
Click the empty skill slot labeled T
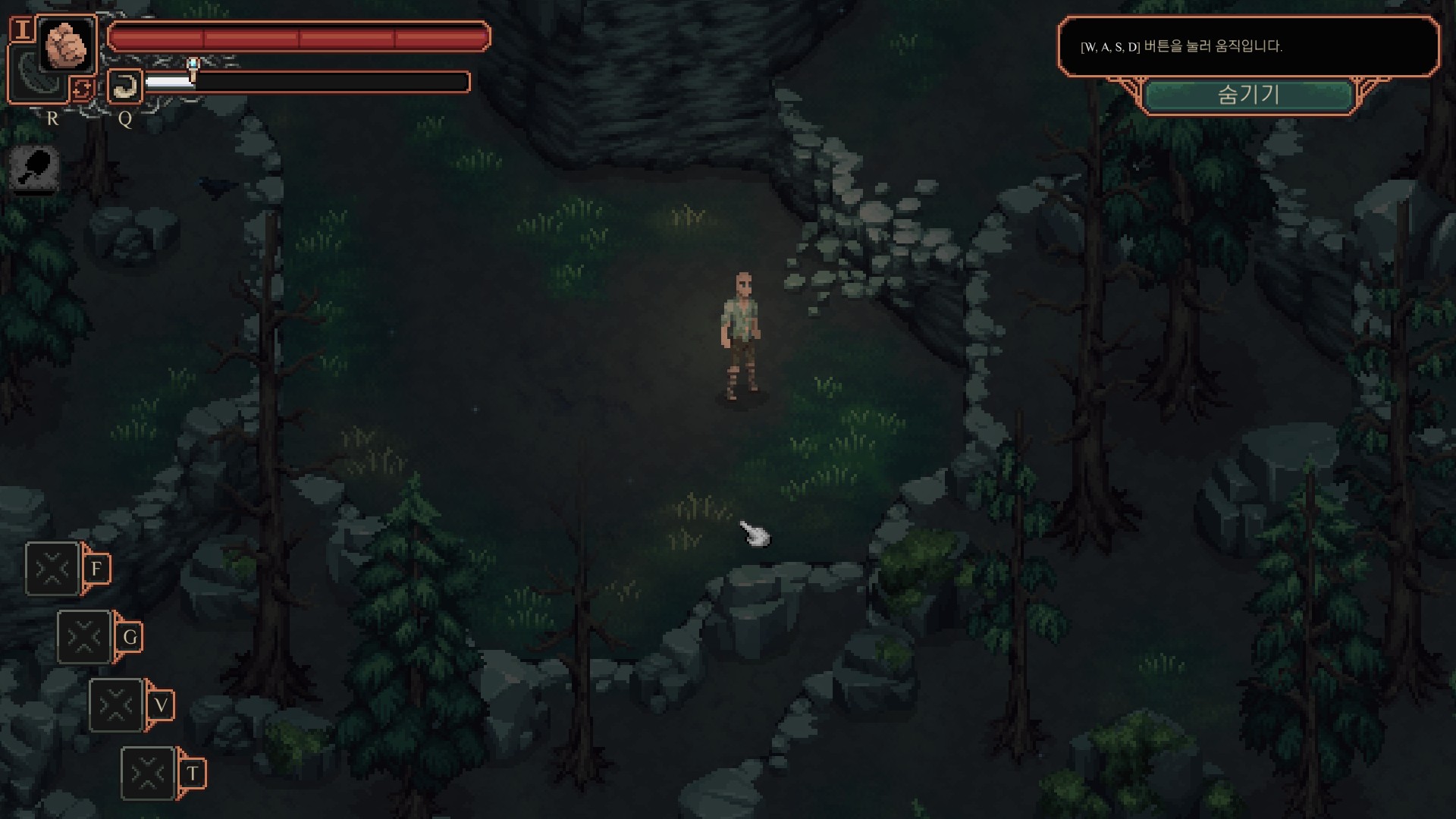point(149,773)
